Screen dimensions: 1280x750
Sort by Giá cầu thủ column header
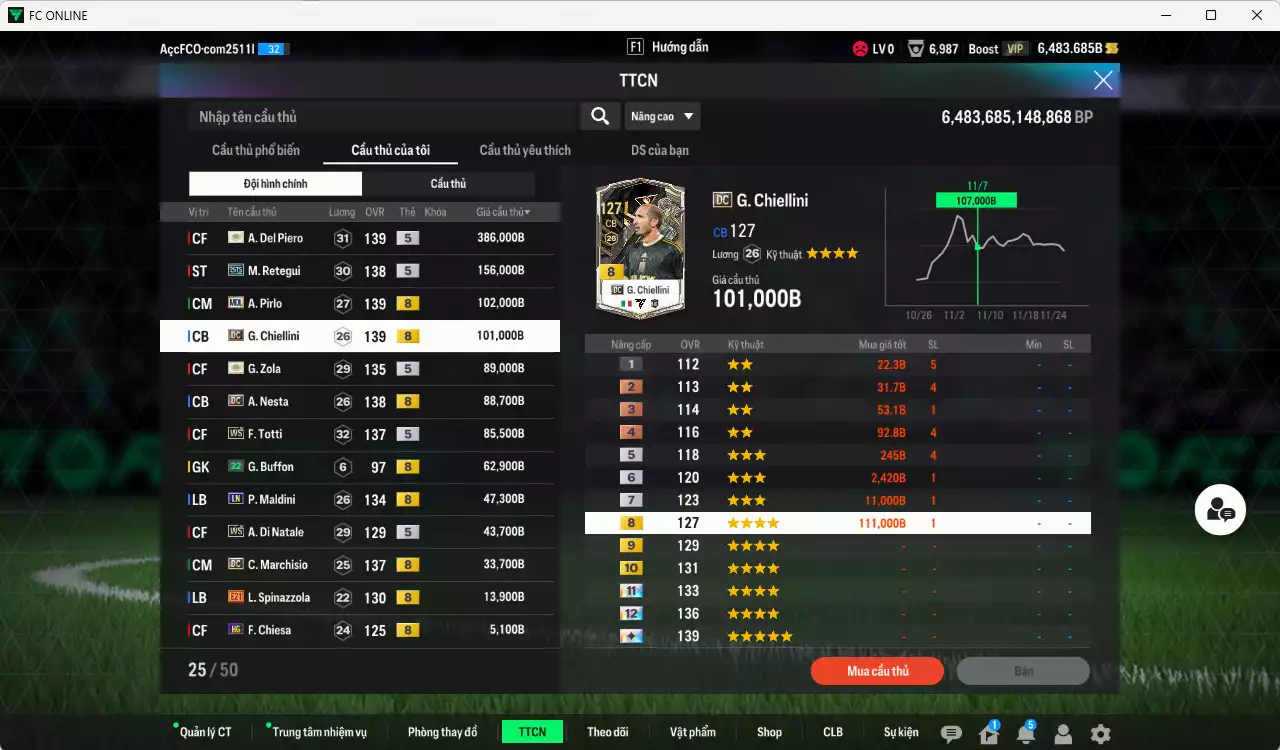pyautogui.click(x=501, y=211)
